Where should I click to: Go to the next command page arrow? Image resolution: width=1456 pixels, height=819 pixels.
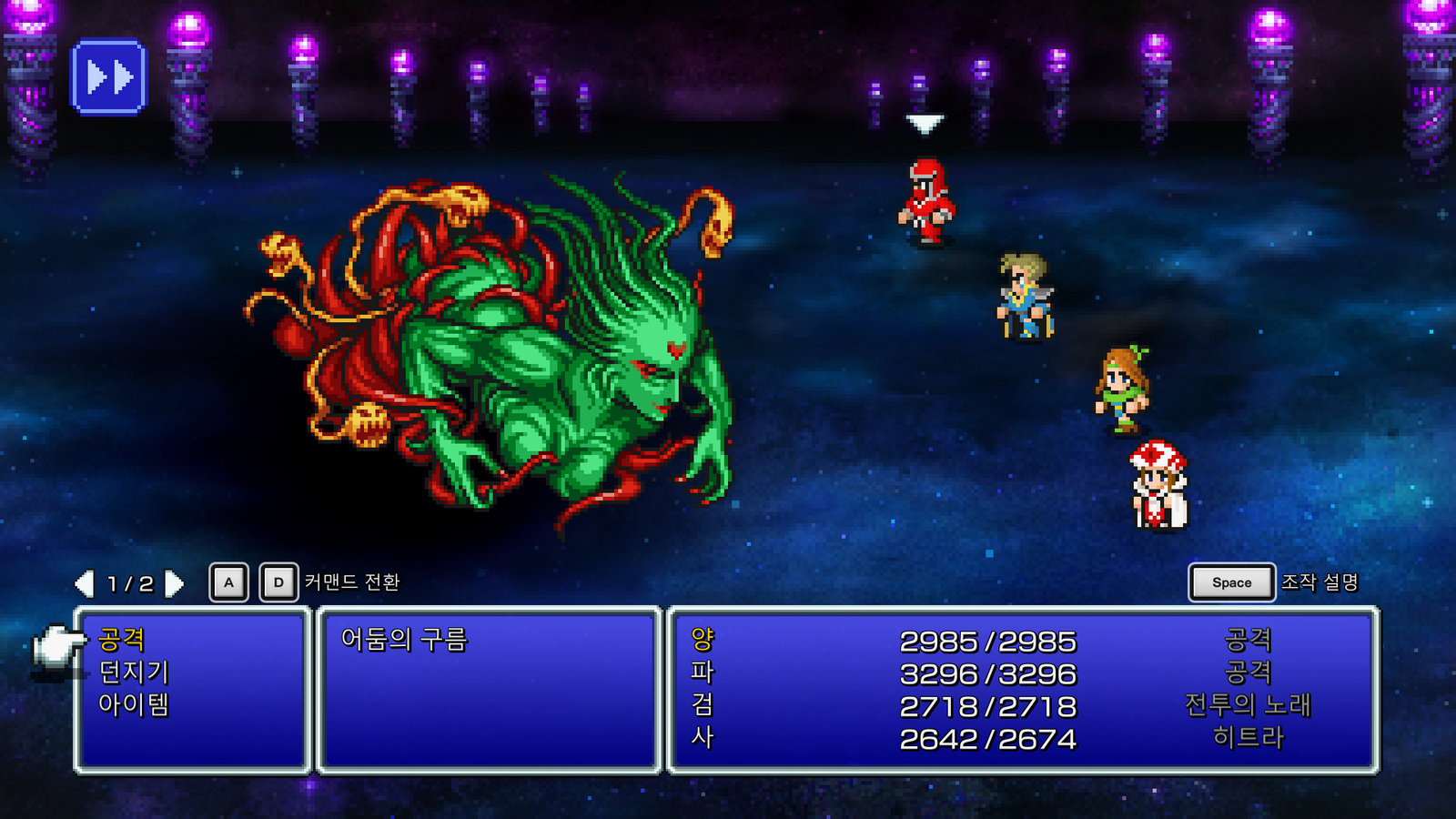tap(174, 583)
